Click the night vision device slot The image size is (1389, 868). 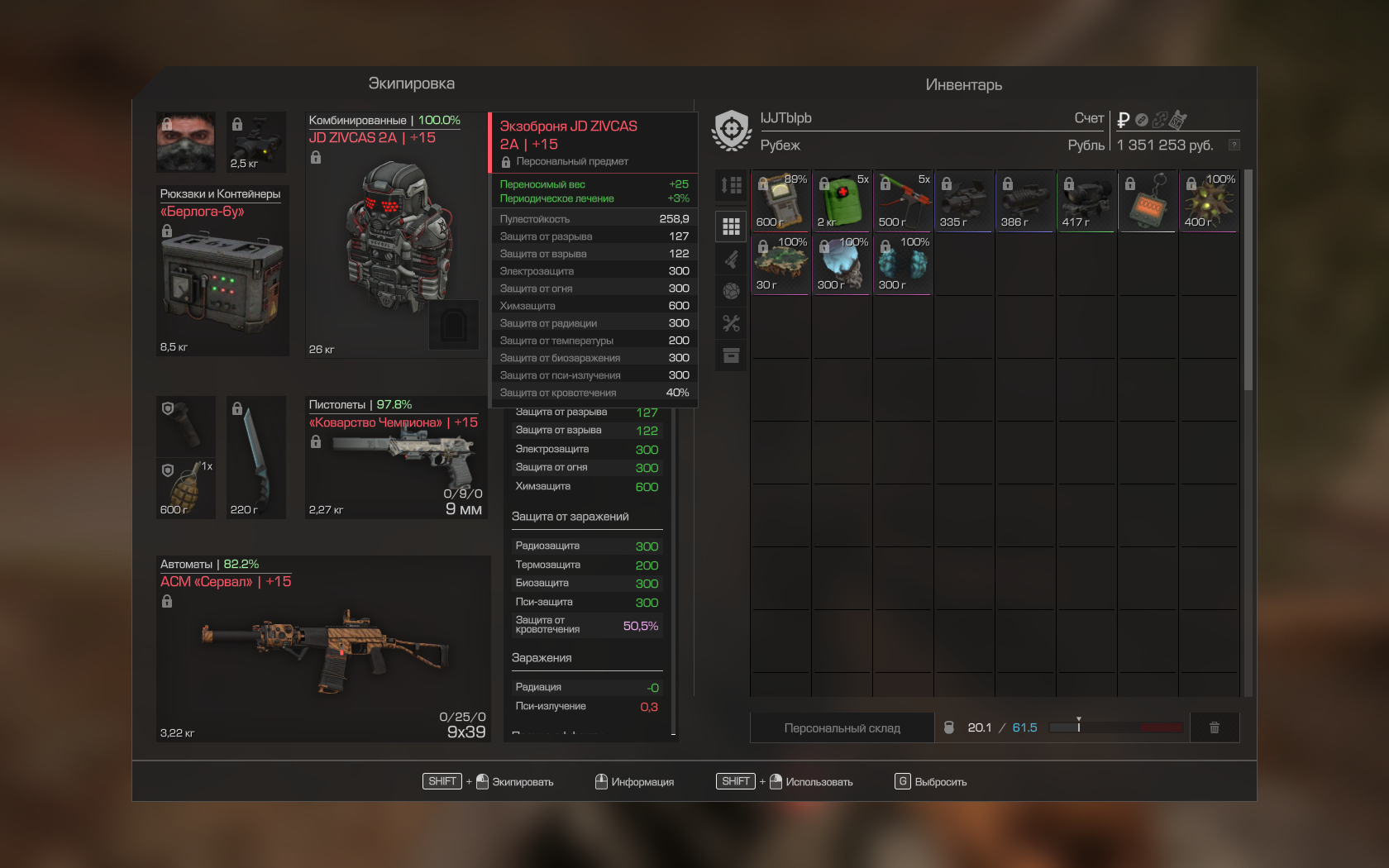[x=256, y=141]
